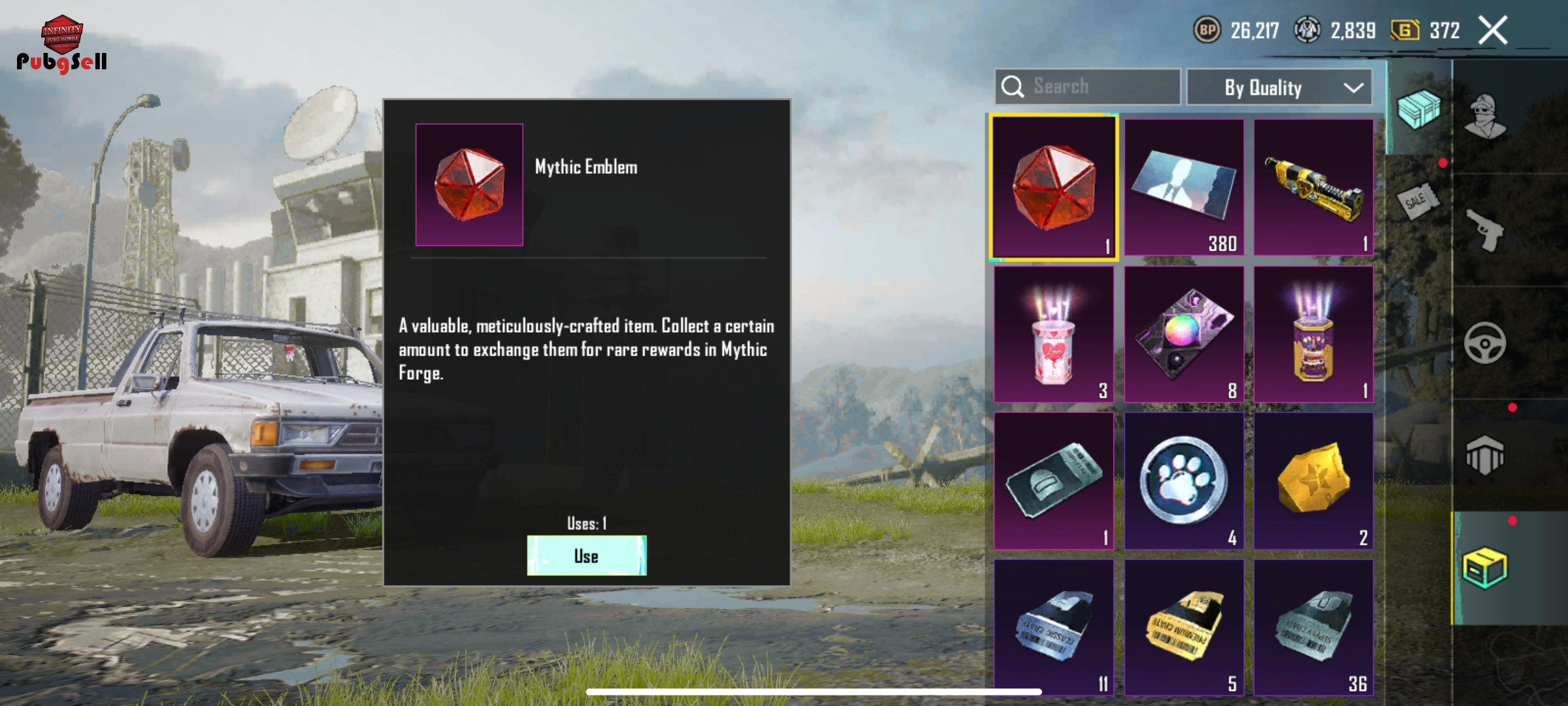Select the silhouette card with 380 count
Image resolution: width=1568 pixels, height=706 pixels.
click(1184, 188)
